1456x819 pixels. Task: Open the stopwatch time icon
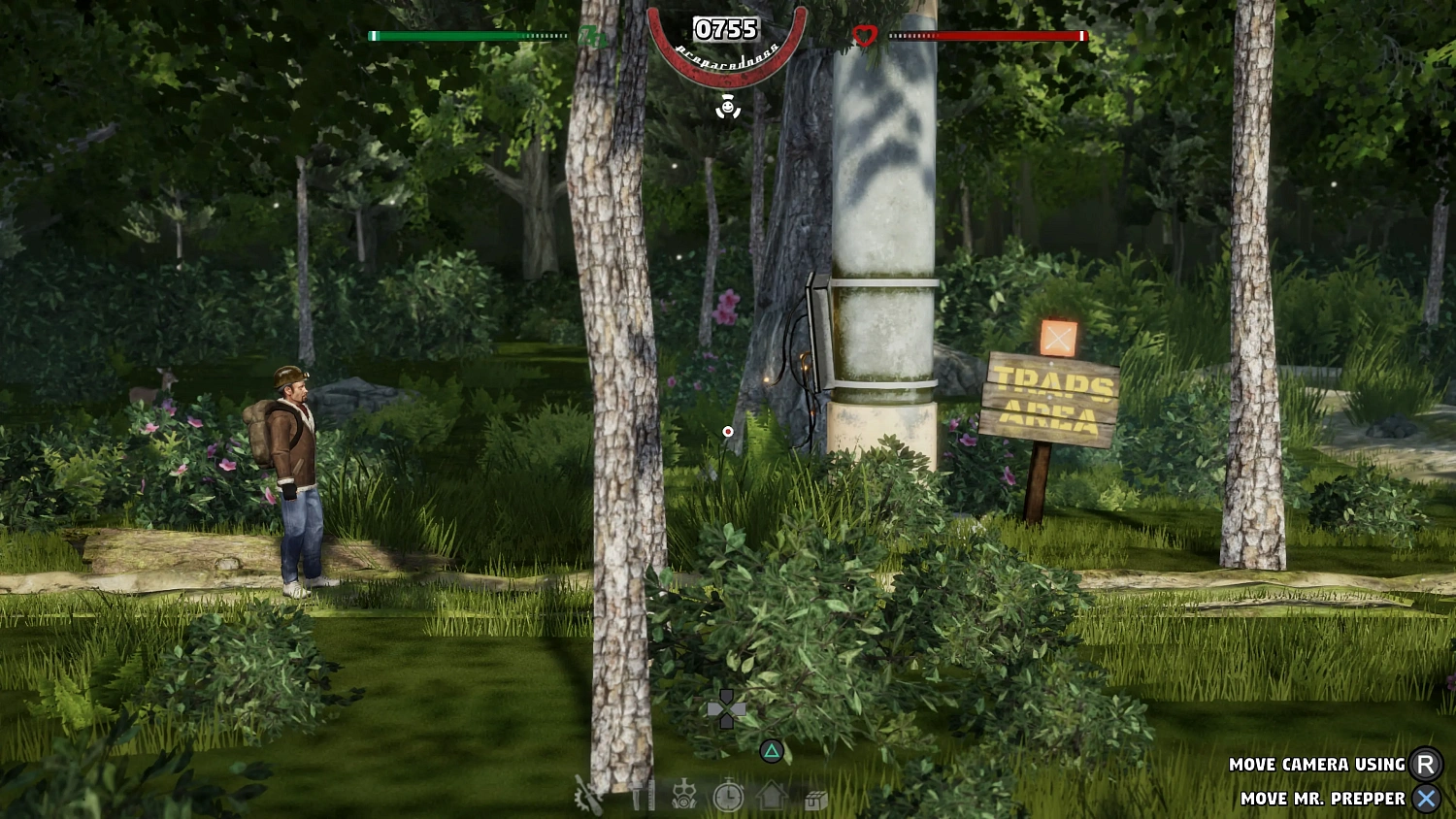click(x=728, y=798)
